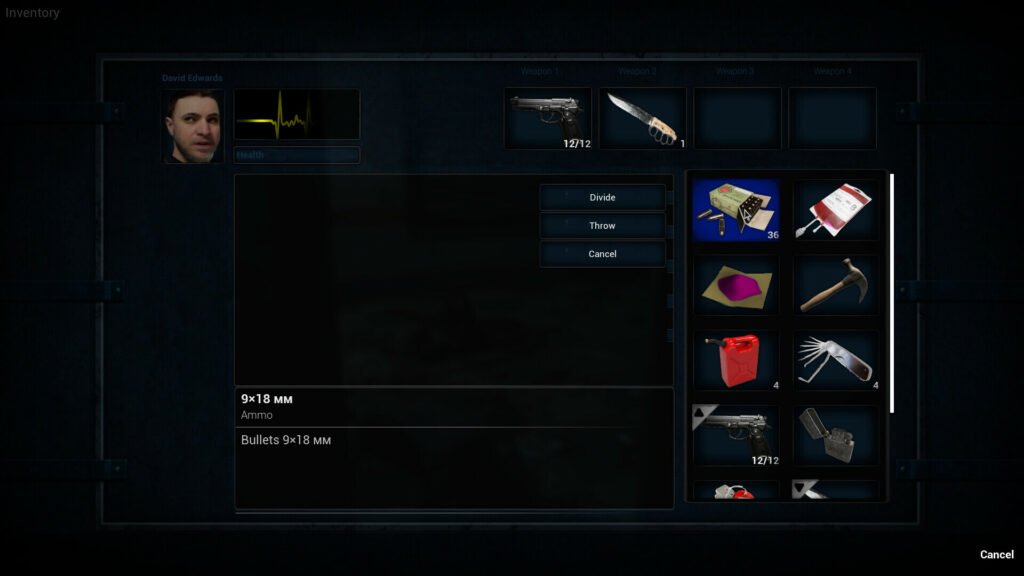The width and height of the screenshot is (1024, 576).
Task: Choose the red fuel canister
Action: (735, 360)
